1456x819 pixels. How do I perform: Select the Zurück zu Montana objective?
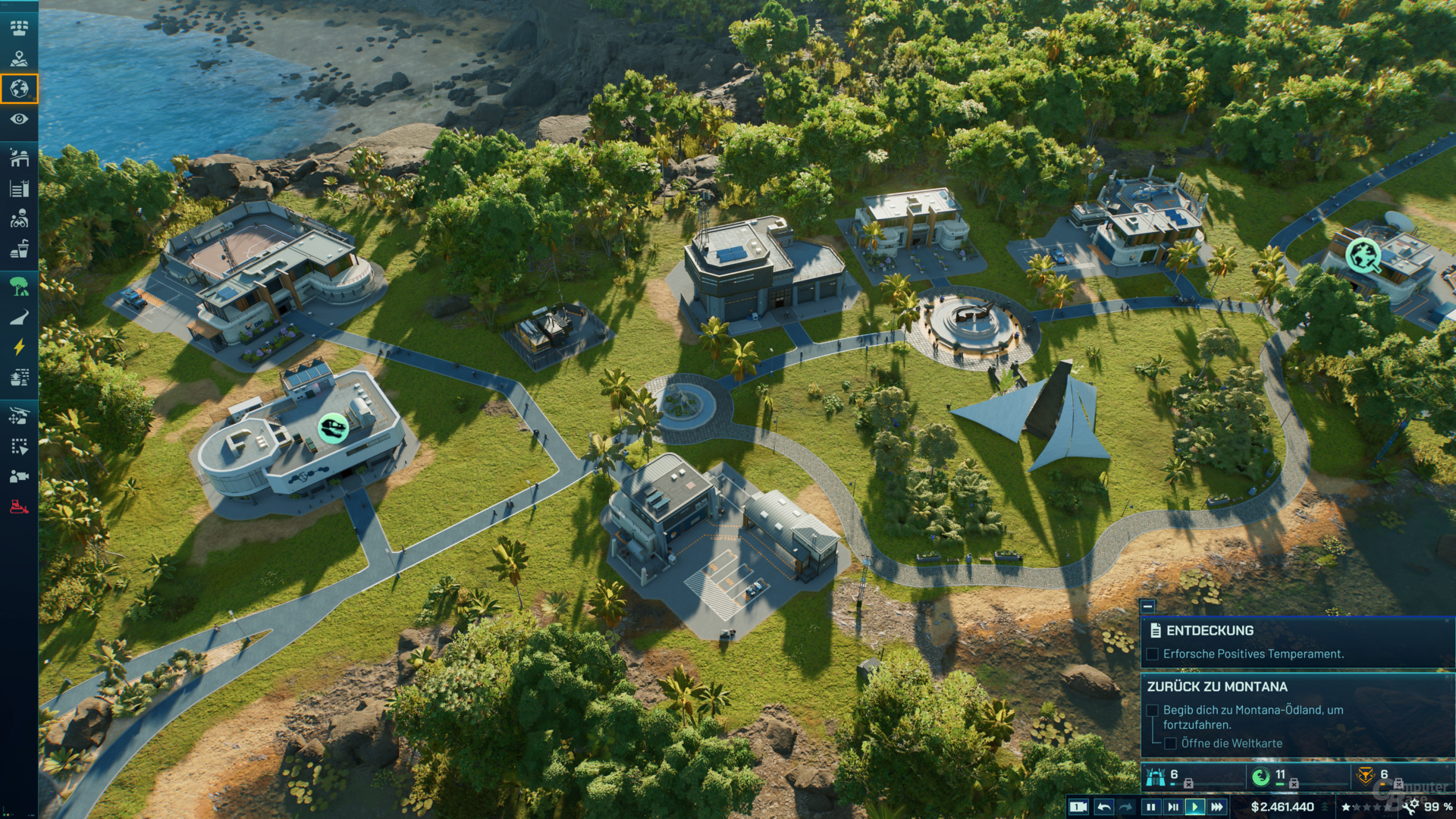coord(1216,686)
